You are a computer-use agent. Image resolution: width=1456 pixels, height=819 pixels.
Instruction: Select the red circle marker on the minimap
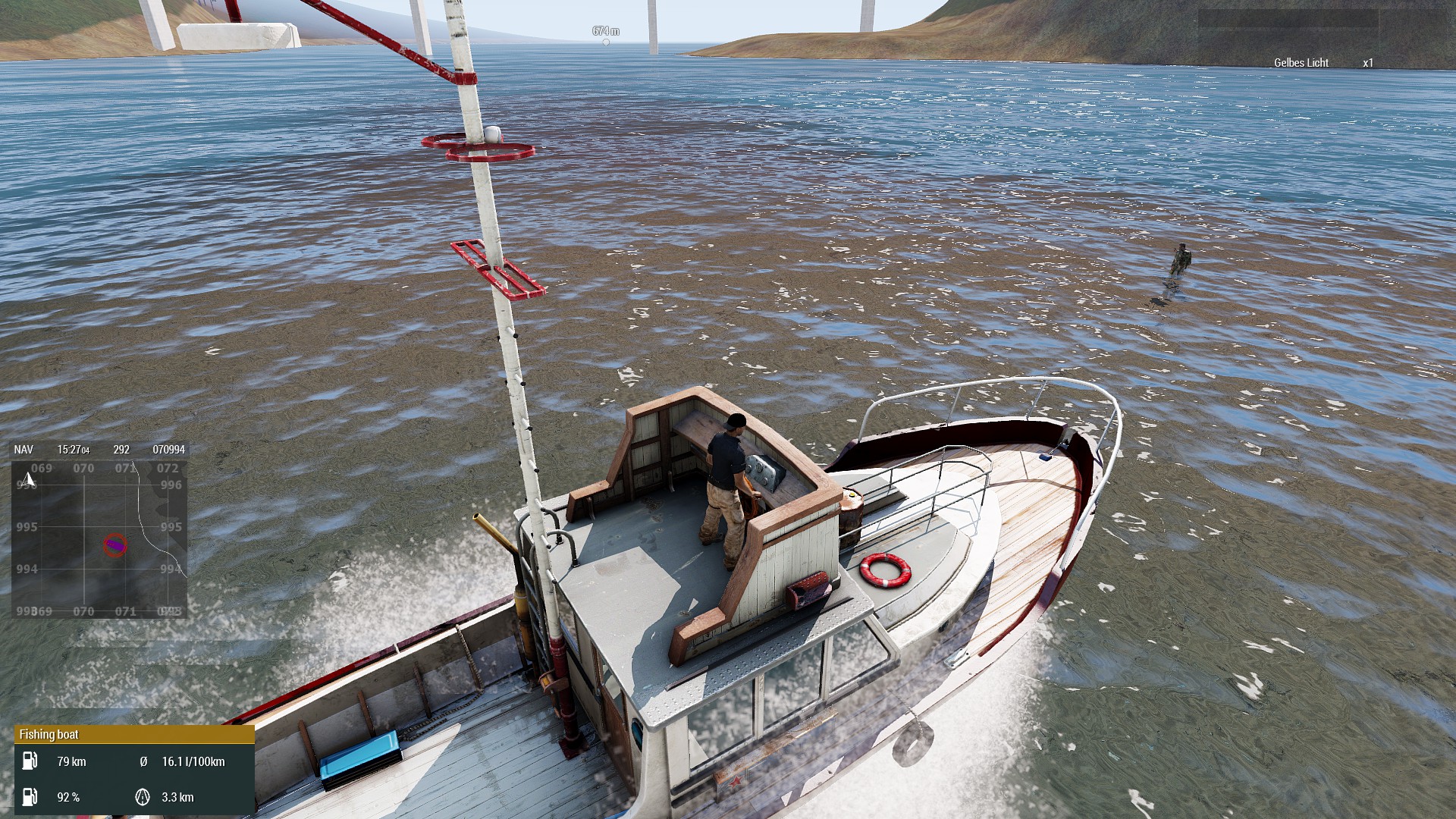point(115,544)
